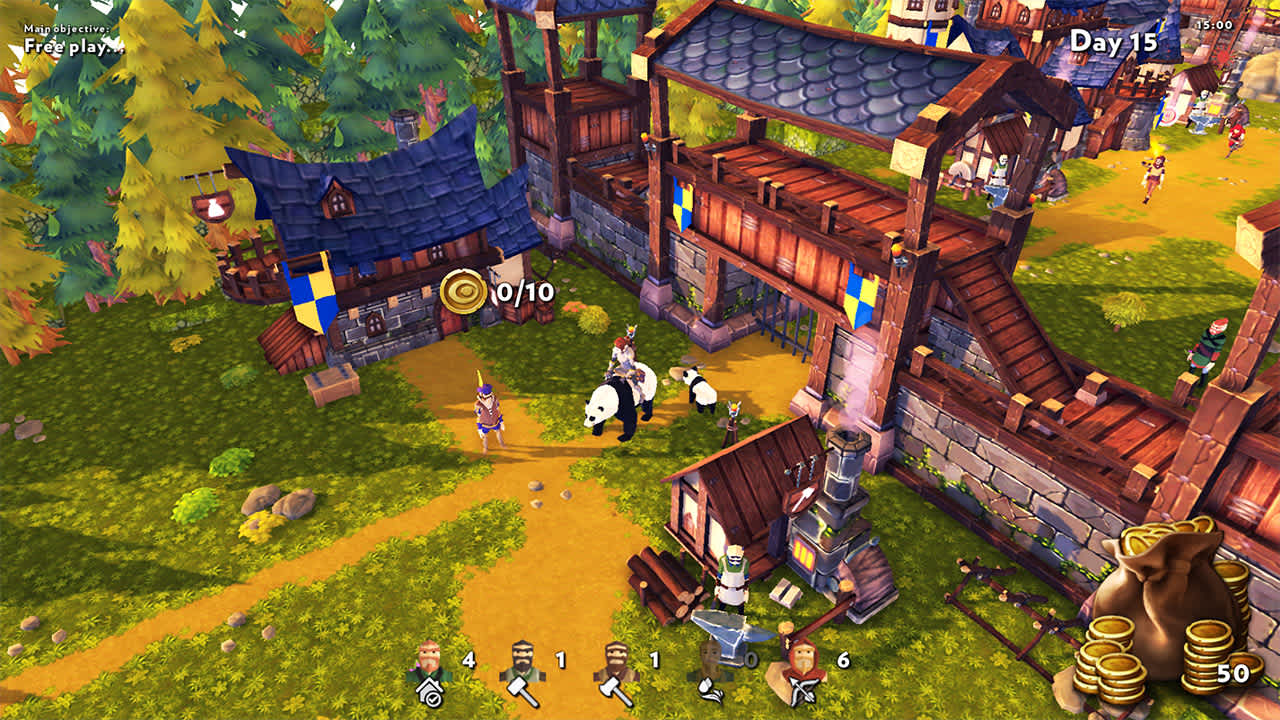The height and width of the screenshot is (720, 1280).
Task: Select the red-bearded villager portrait showing 4
Action: pyautogui.click(x=428, y=657)
